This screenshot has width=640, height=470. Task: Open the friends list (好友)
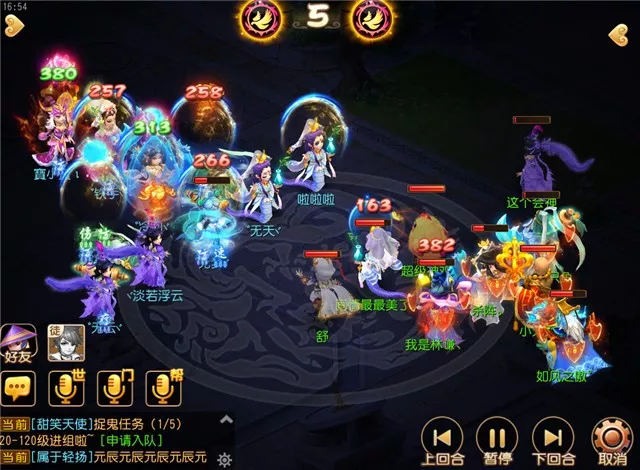tap(18, 343)
